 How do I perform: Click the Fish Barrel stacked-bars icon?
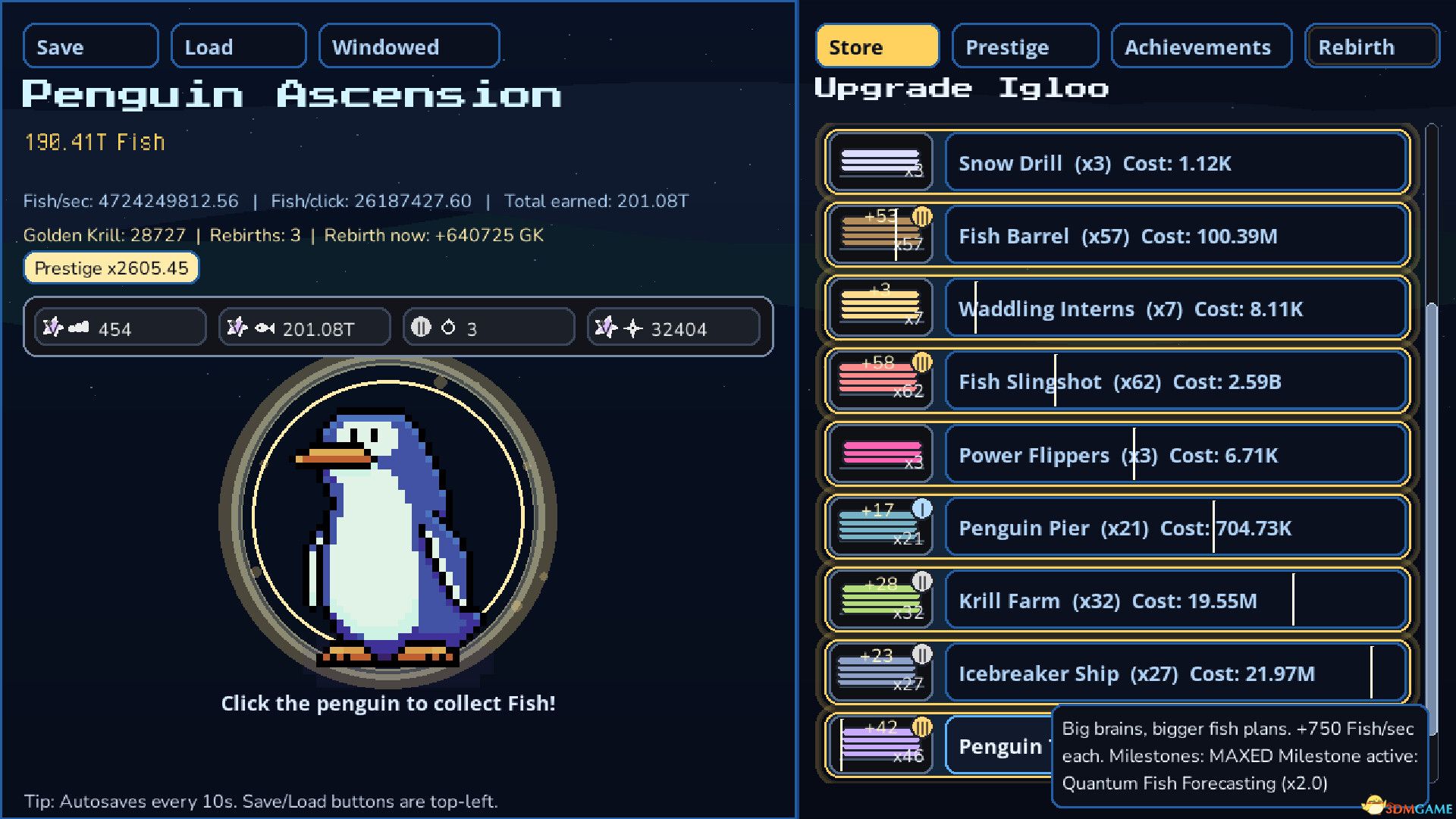pyautogui.click(x=880, y=236)
